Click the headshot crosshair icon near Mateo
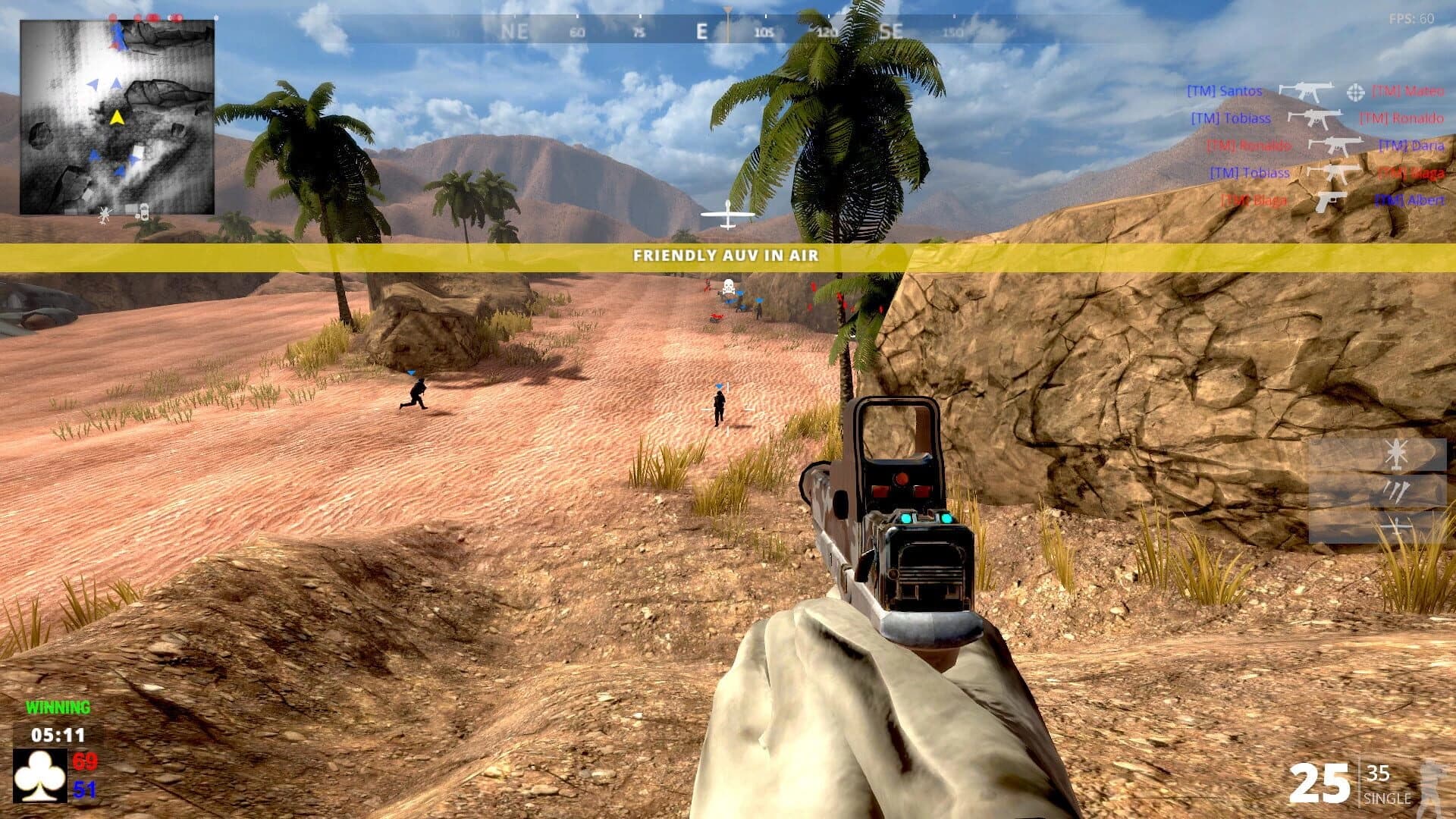The width and height of the screenshot is (1456, 819). 1357,93
